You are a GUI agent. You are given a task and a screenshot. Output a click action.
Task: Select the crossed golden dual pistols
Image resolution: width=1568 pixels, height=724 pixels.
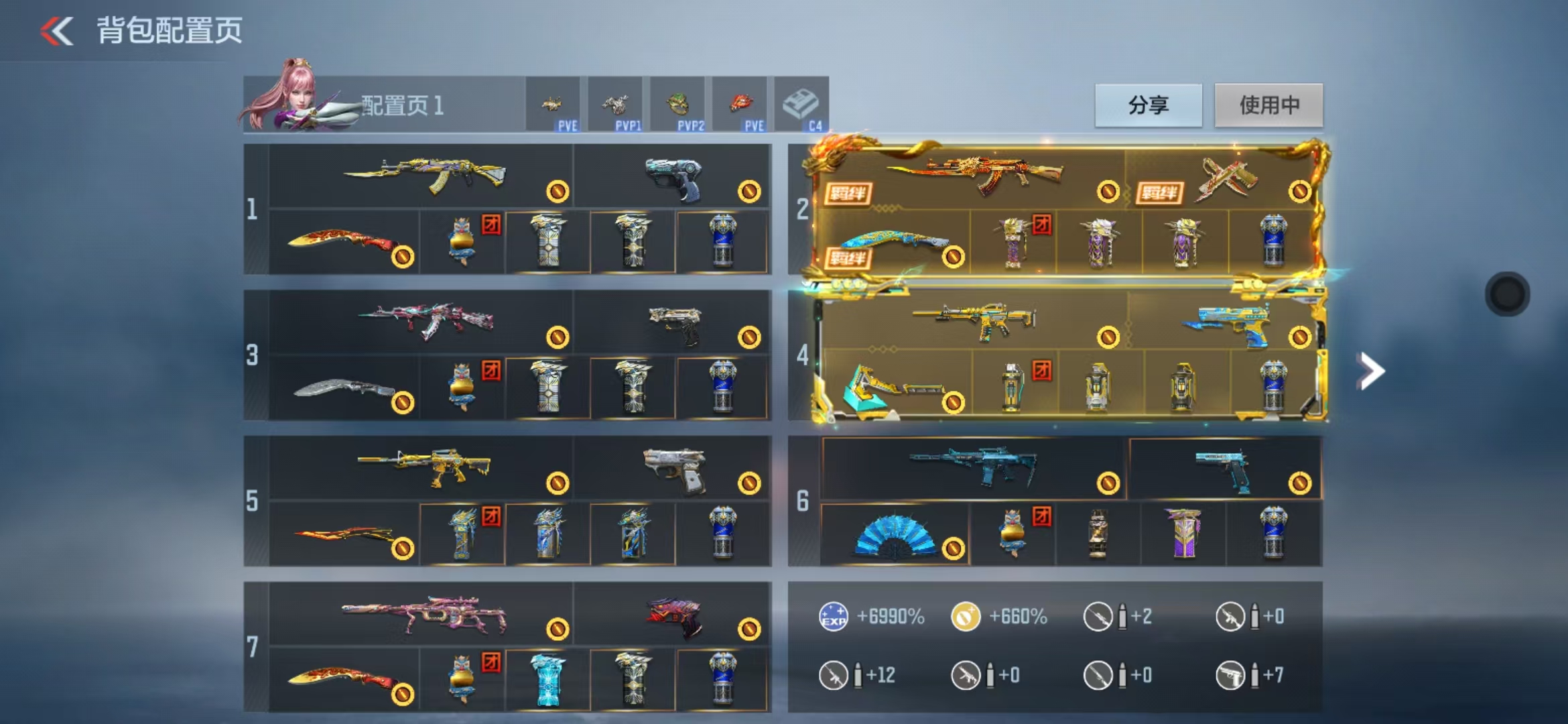(1225, 178)
